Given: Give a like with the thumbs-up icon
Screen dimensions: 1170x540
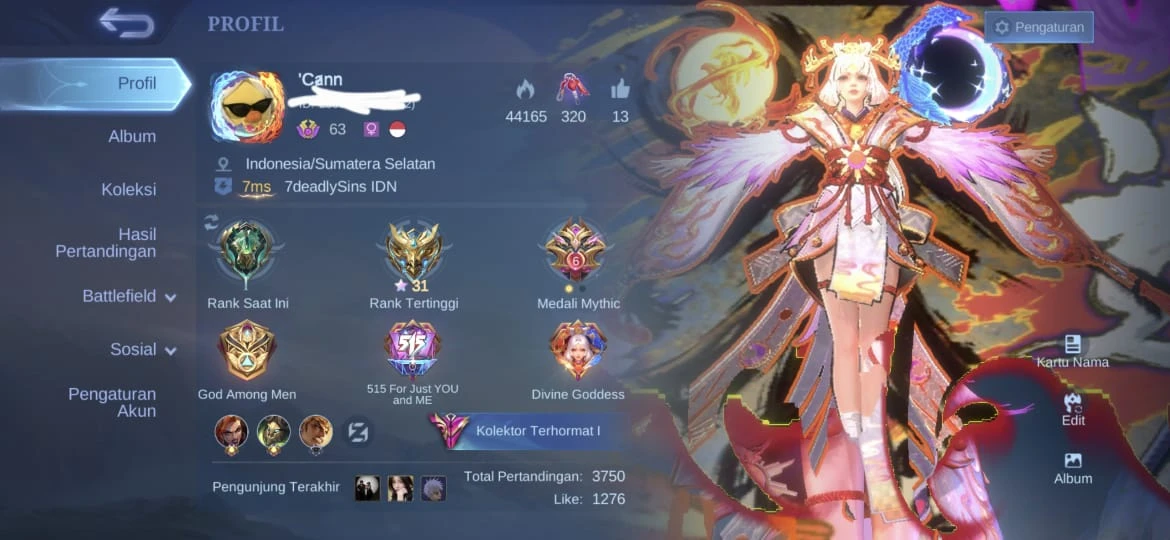Looking at the screenshot, I should 620,88.
